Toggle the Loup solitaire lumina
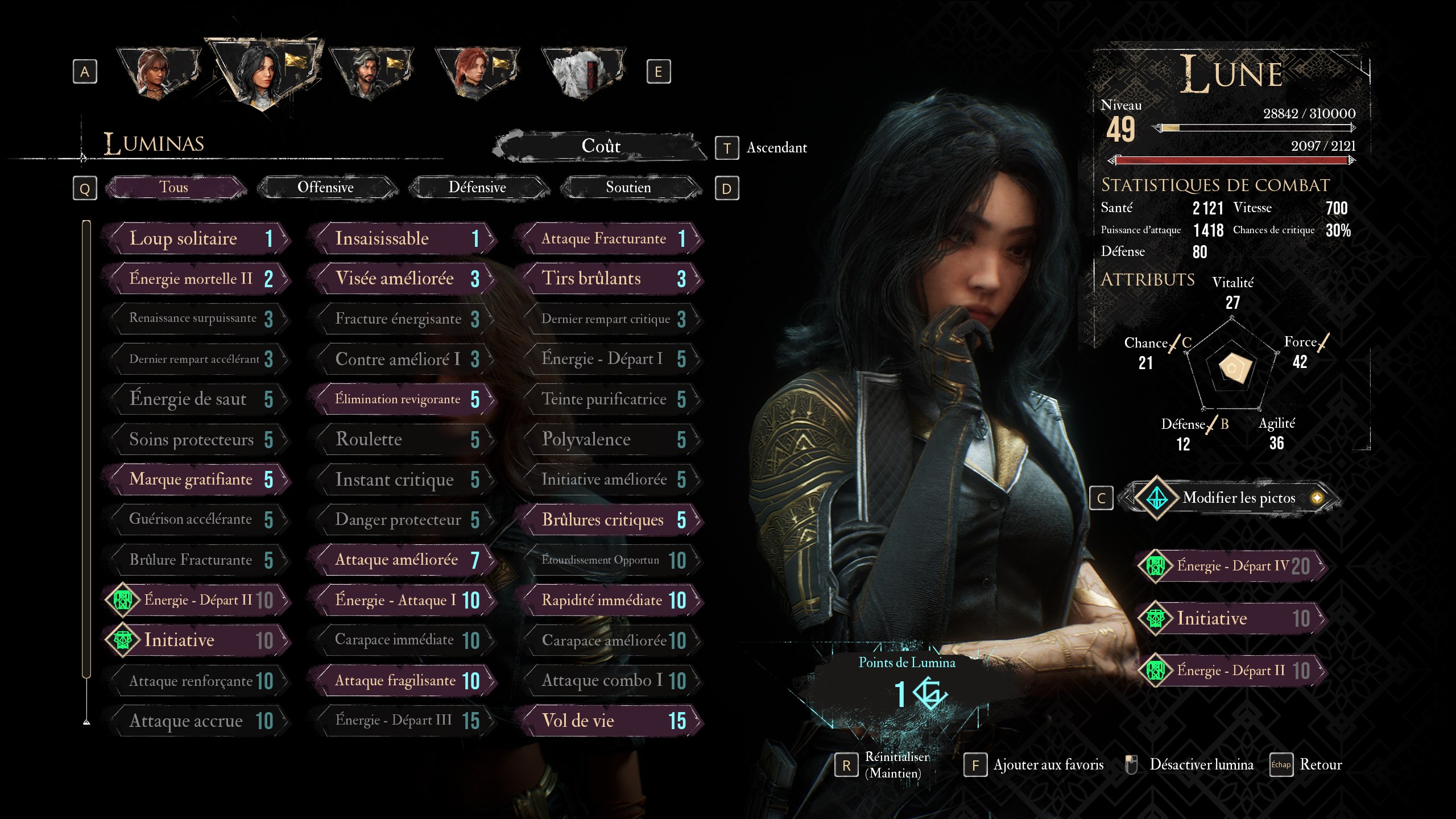This screenshot has height=819, width=1456. pos(196,238)
